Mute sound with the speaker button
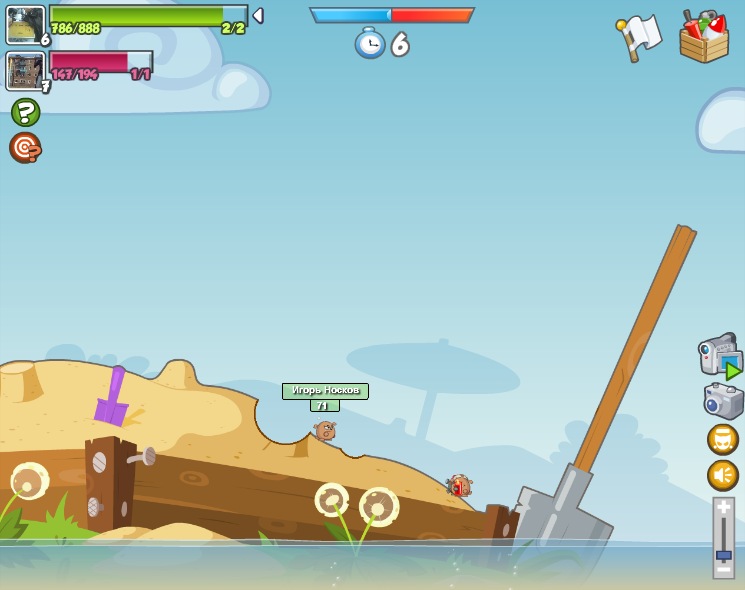 click(x=723, y=475)
